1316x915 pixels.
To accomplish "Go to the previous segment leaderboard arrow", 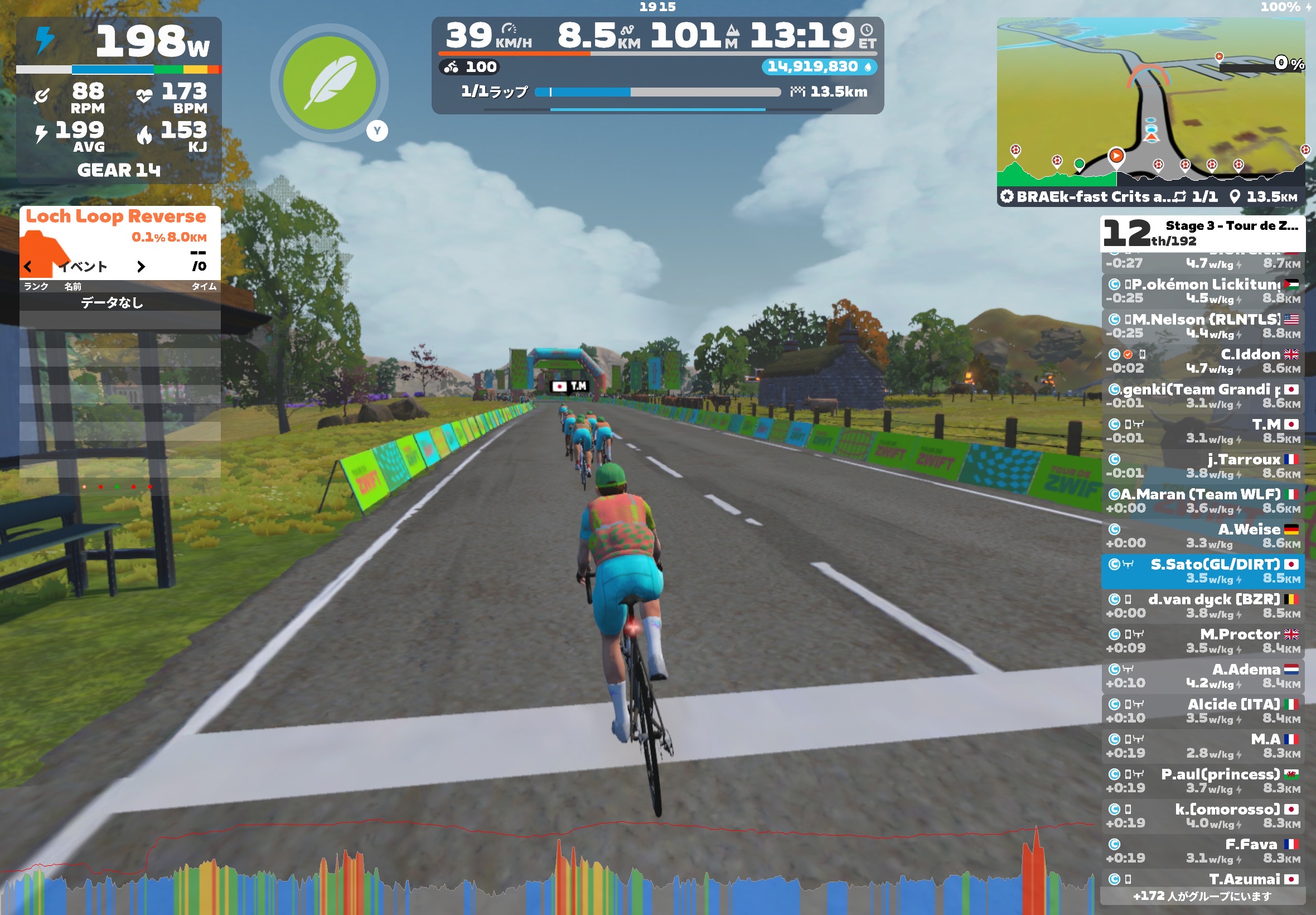I will pos(27,267).
